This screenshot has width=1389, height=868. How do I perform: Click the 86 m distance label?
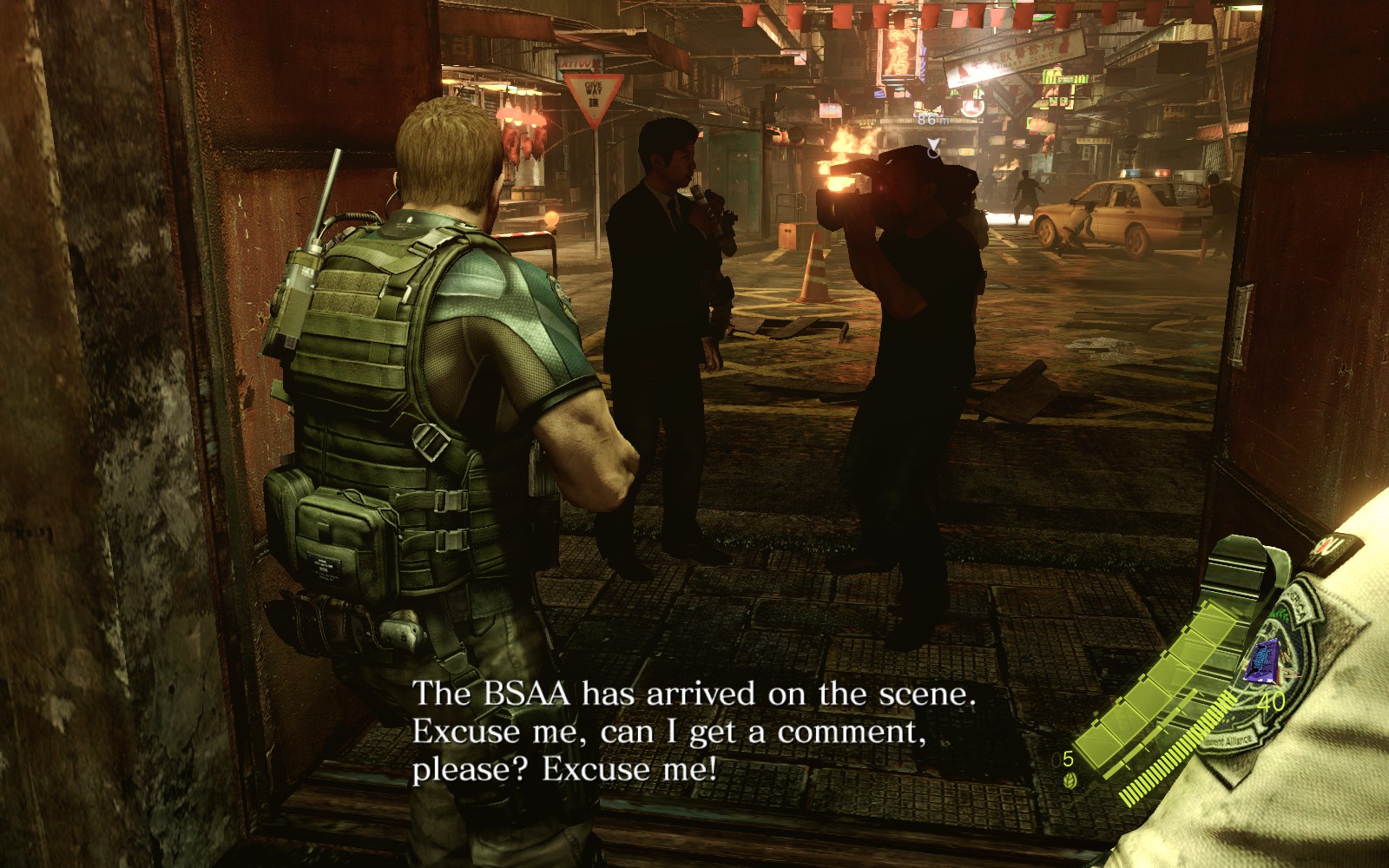click(x=932, y=121)
